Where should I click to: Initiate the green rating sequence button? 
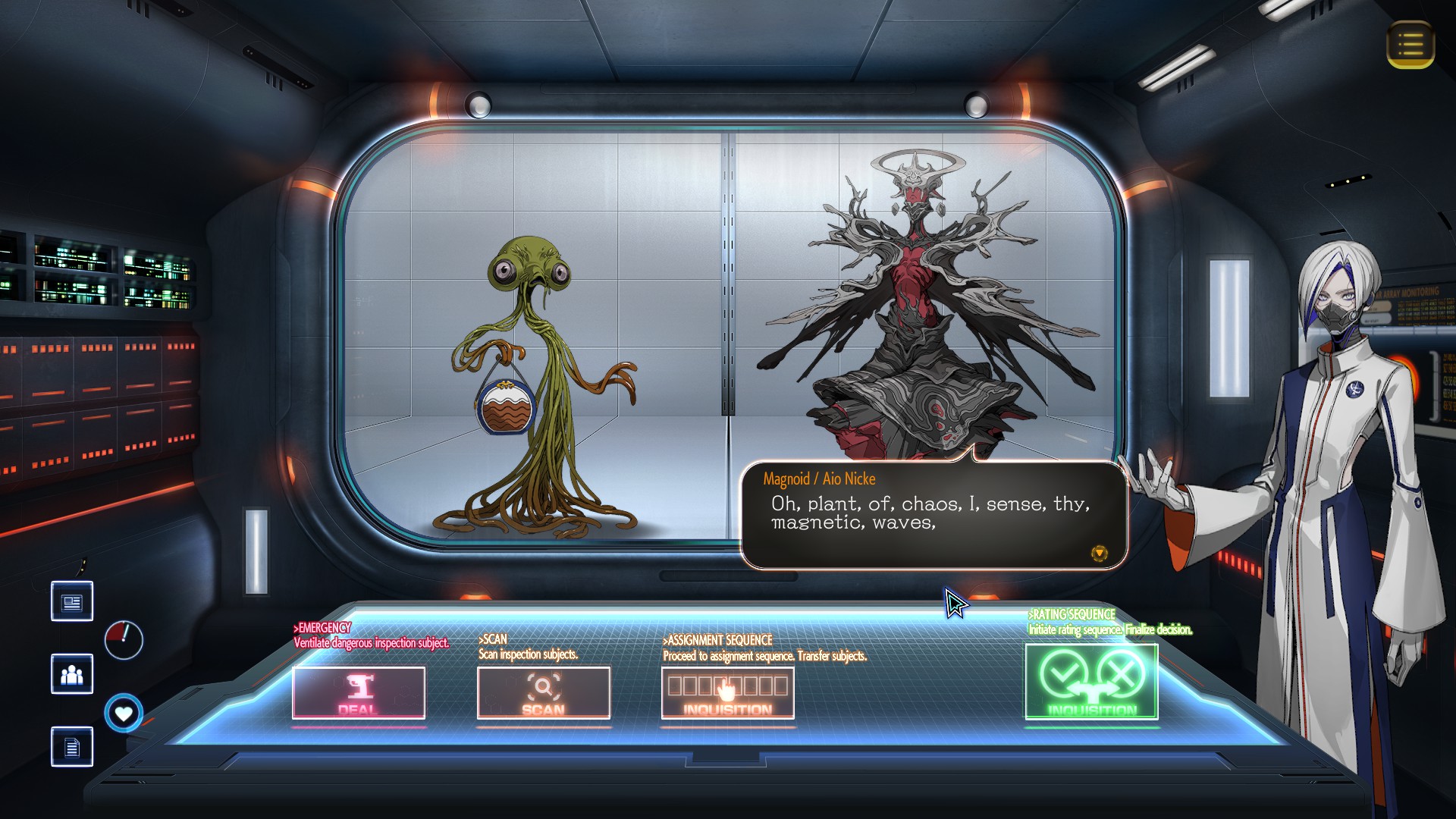(x=1091, y=682)
